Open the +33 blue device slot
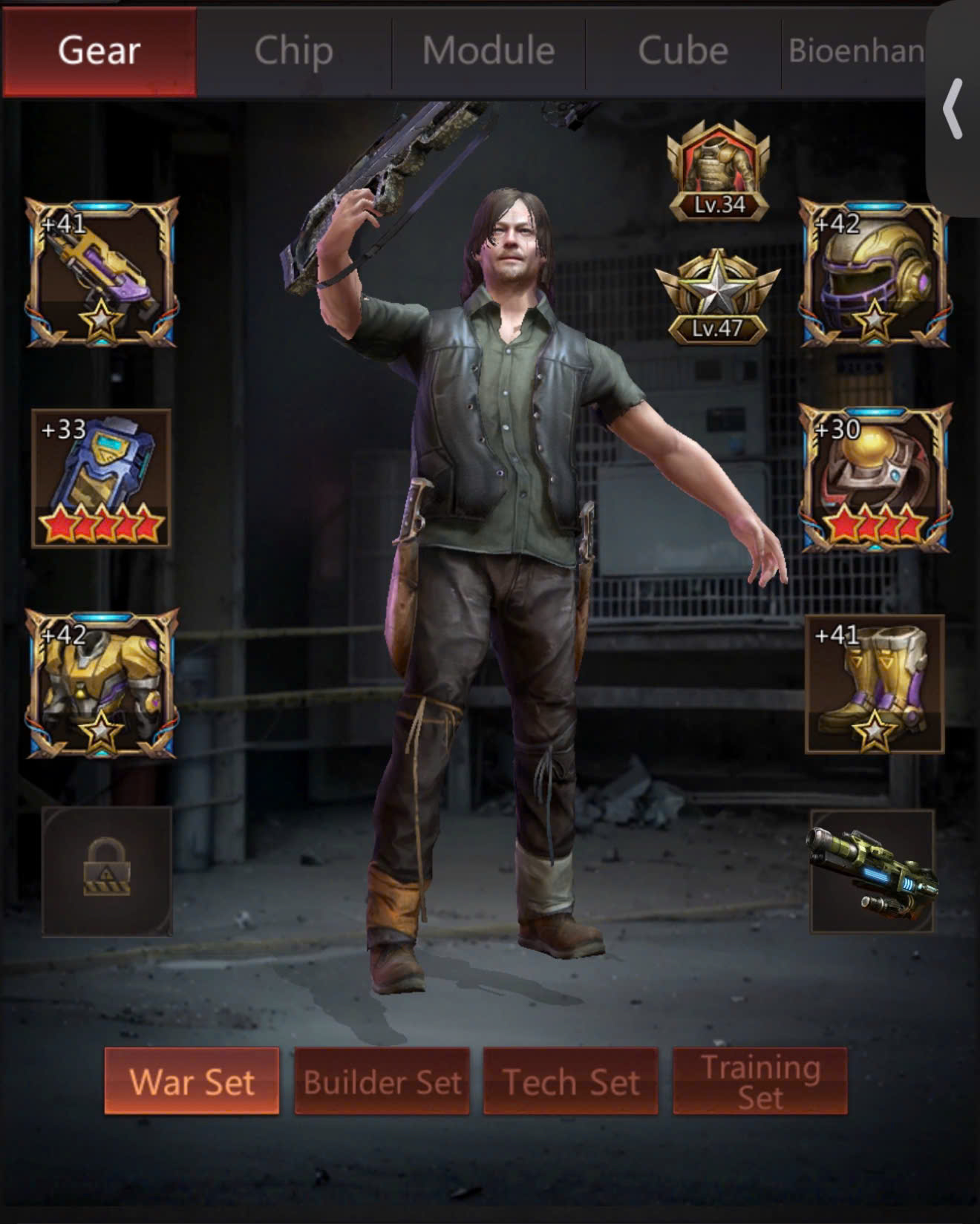Image resolution: width=980 pixels, height=1224 pixels. (102, 478)
